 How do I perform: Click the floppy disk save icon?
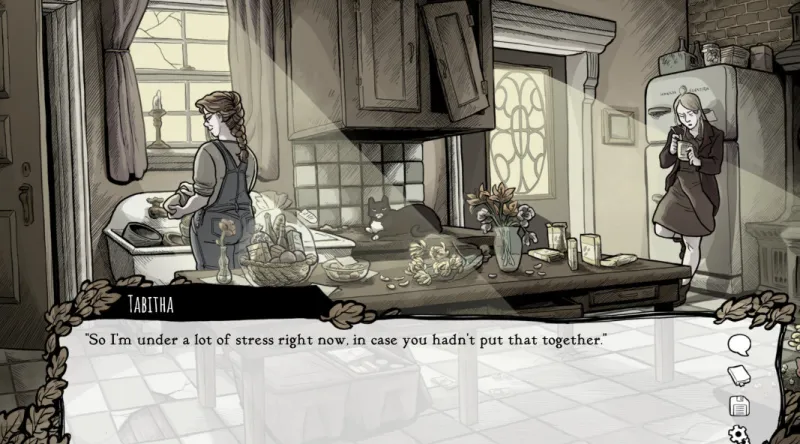click(739, 406)
